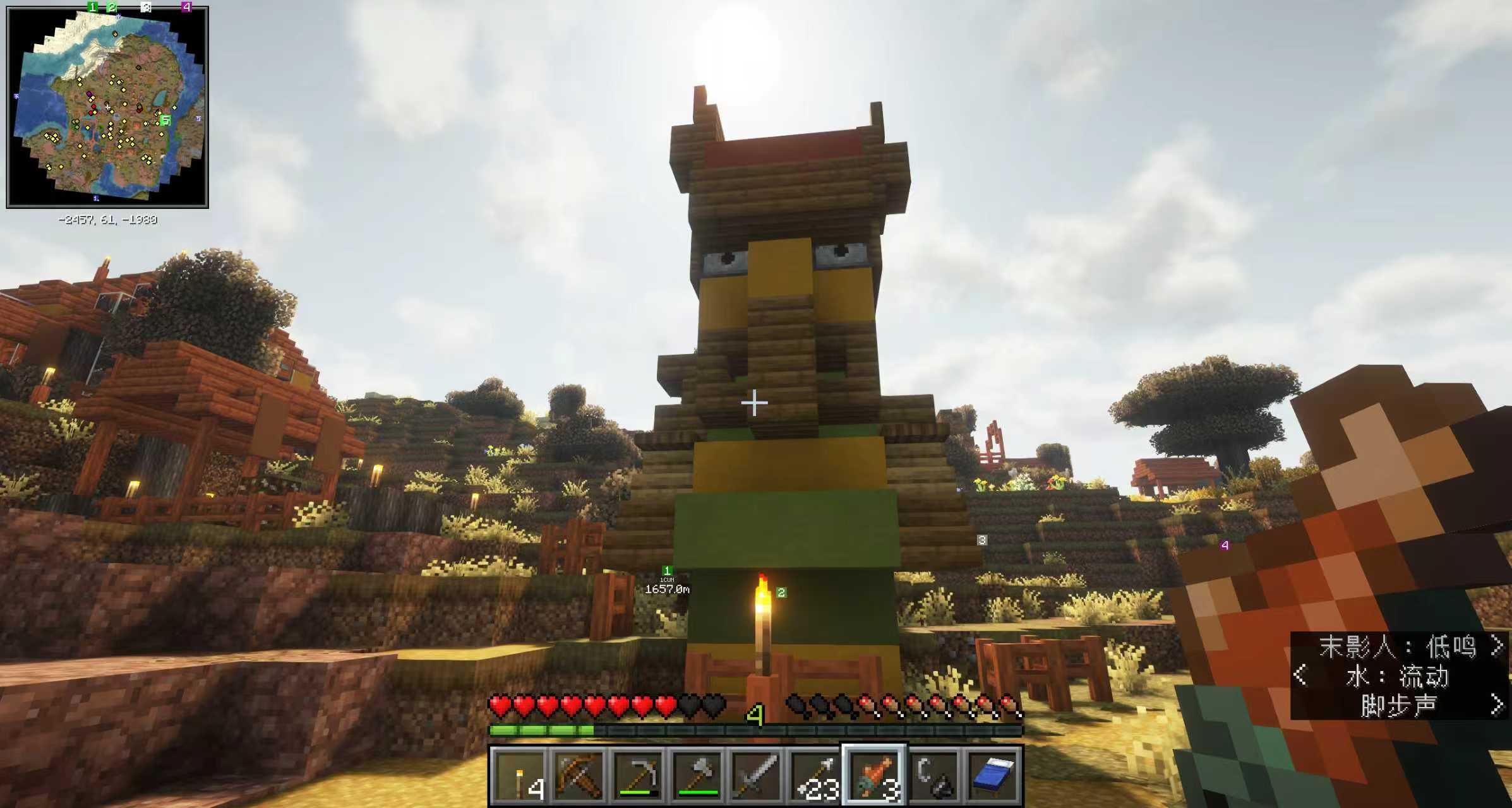Equip the iron sword from the hotbar
1512x808 pixels.
point(756,775)
